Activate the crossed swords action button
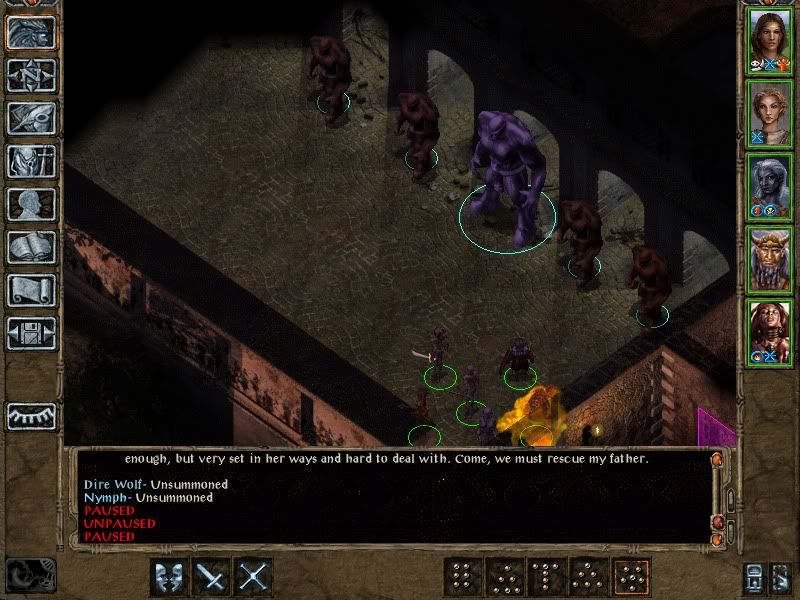This screenshot has height=600, width=800. pos(254,577)
